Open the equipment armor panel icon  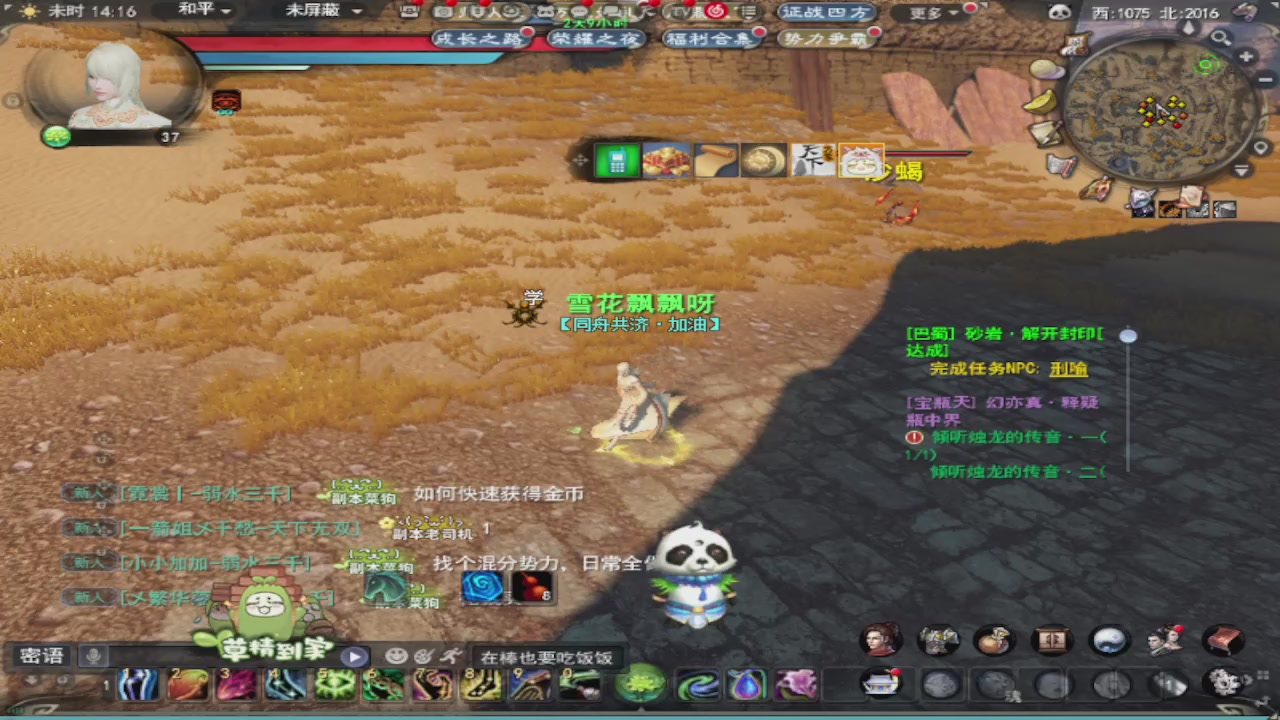pos(938,640)
